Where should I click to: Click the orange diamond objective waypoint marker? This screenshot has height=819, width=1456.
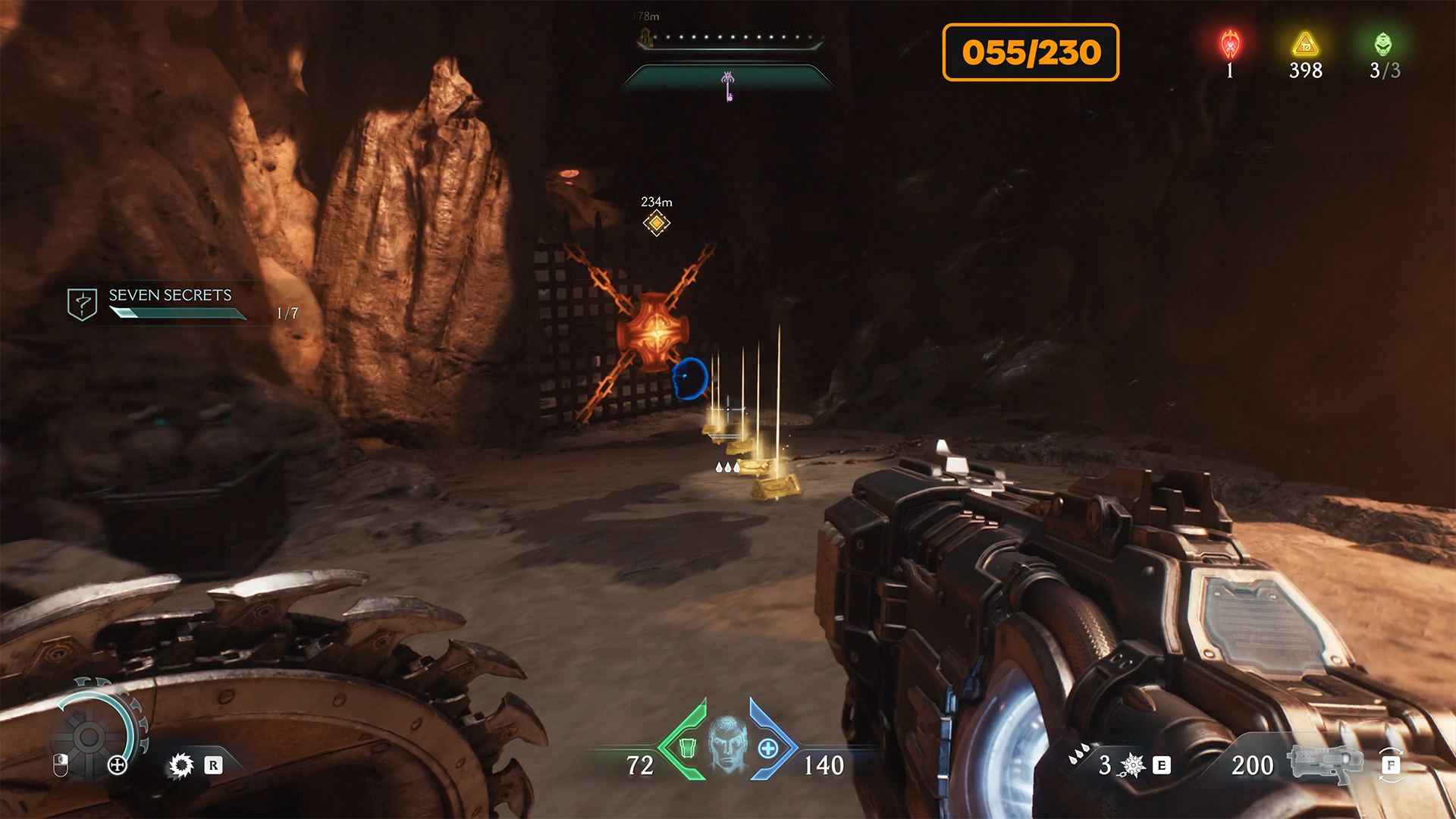click(x=657, y=223)
